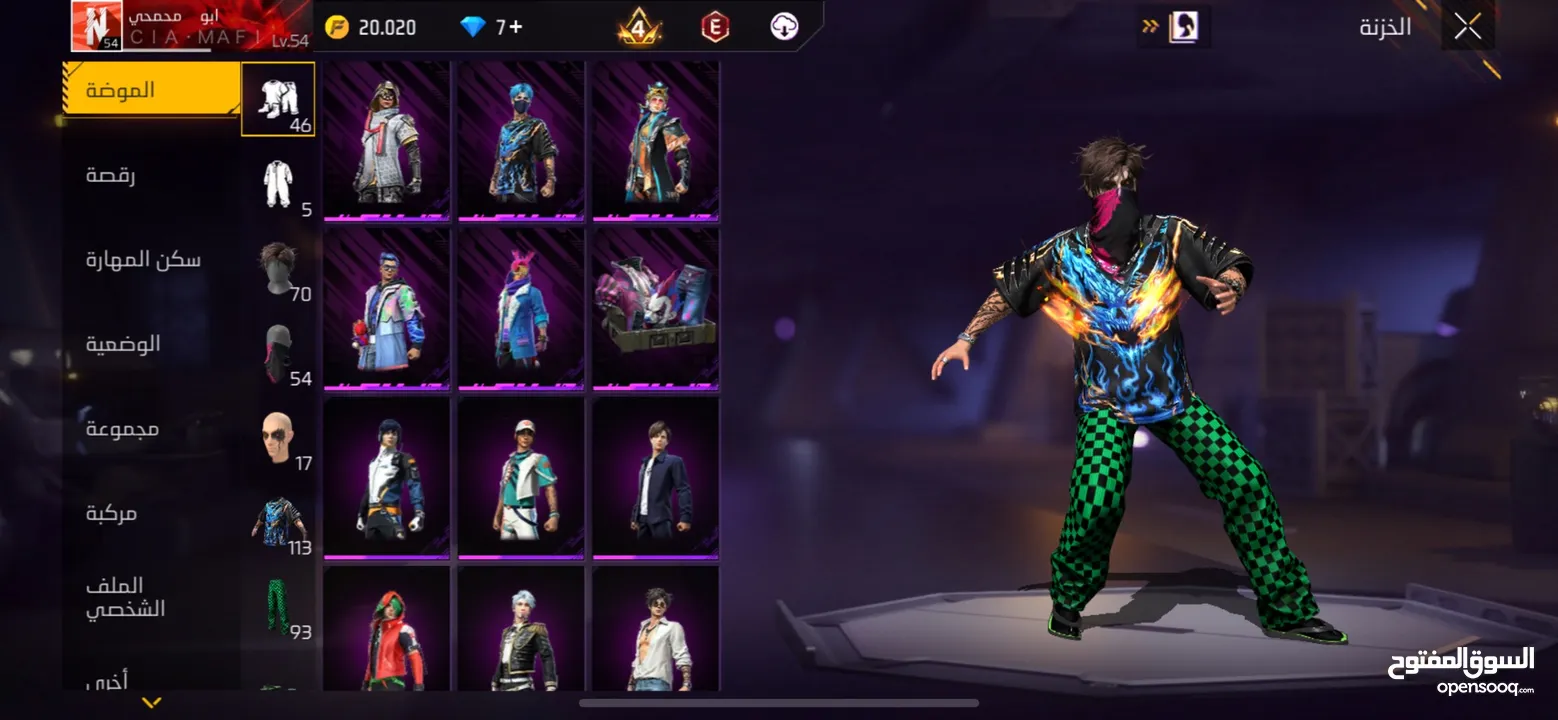Open the مجموعة tab
The image size is (1558, 720).
[122, 429]
